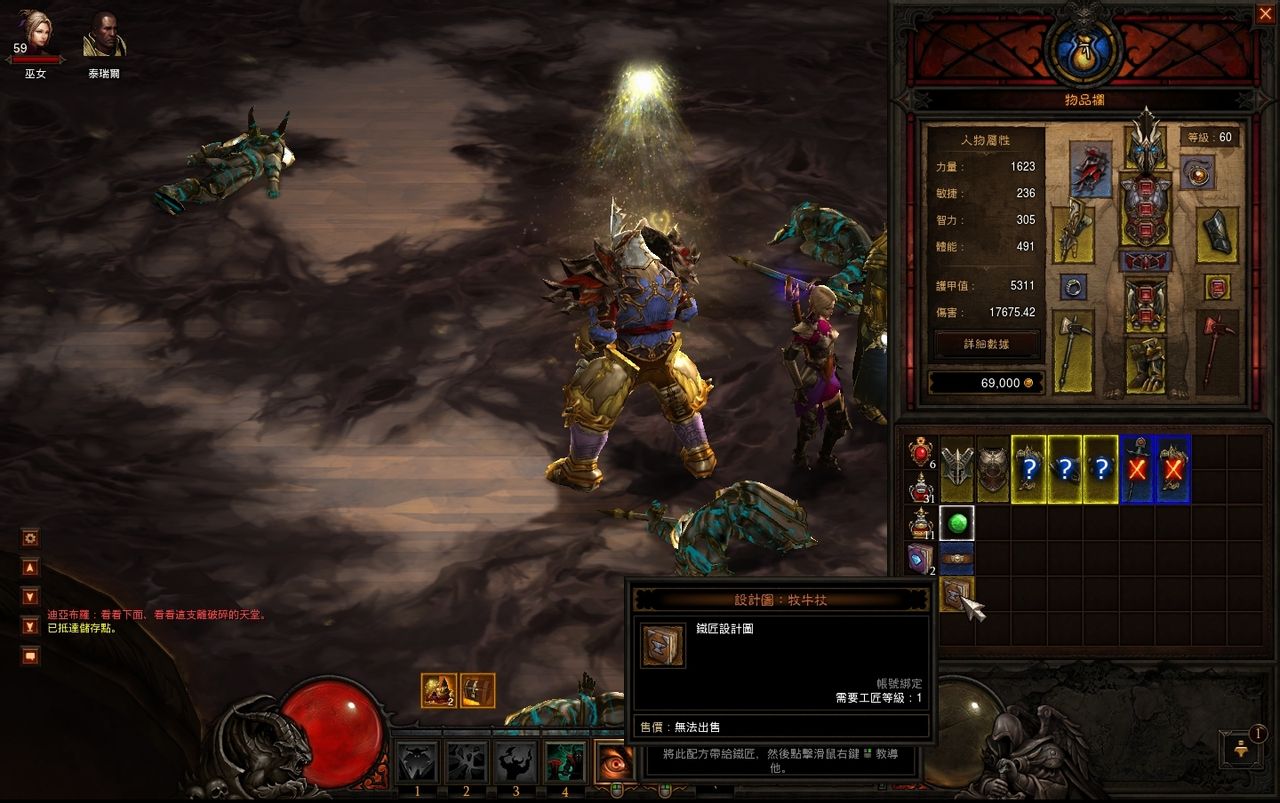The width and height of the screenshot is (1280, 803).
Task: Activate the skill in hotbar slot 1
Action: tap(416, 763)
